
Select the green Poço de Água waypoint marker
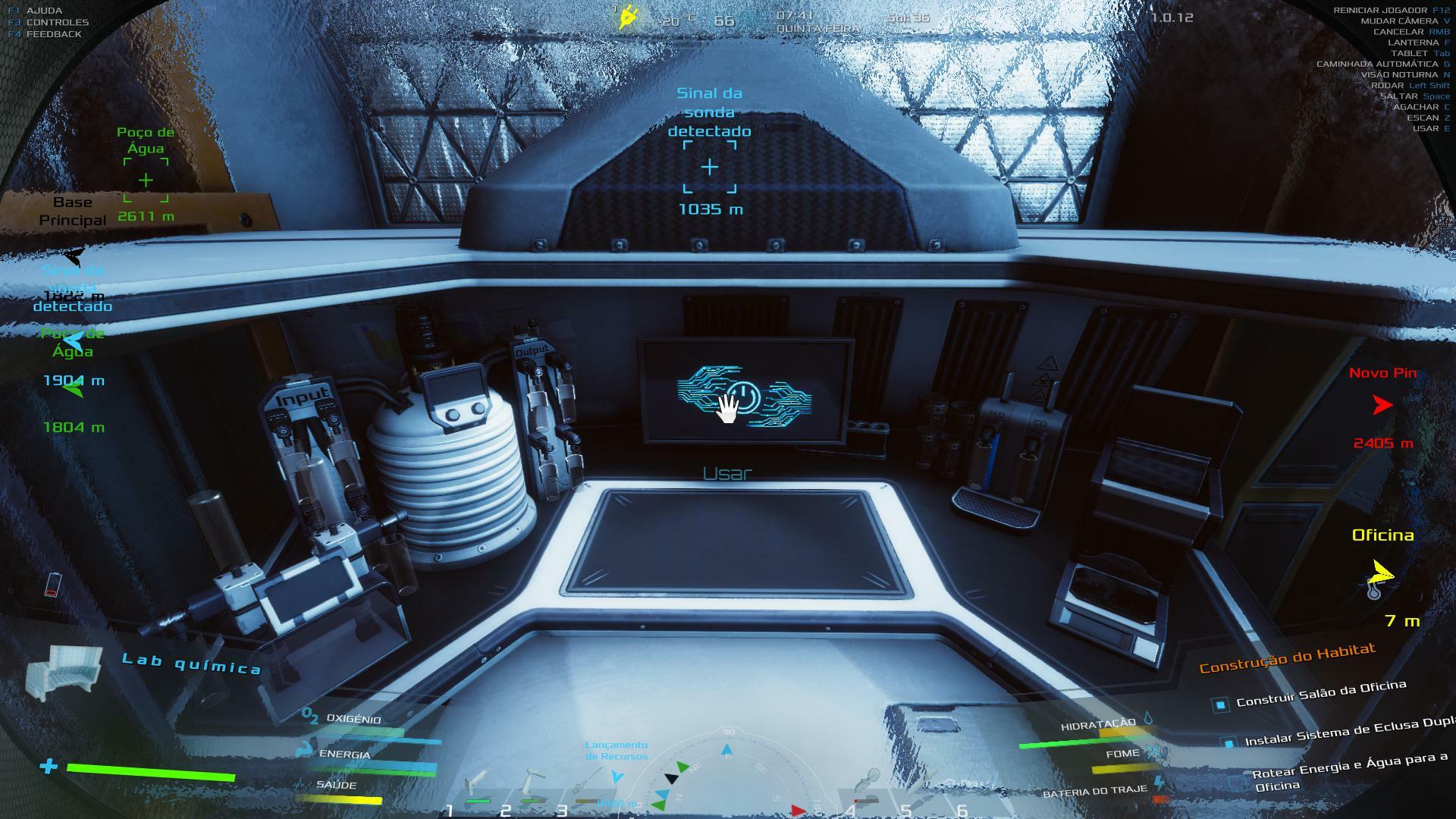point(146,180)
